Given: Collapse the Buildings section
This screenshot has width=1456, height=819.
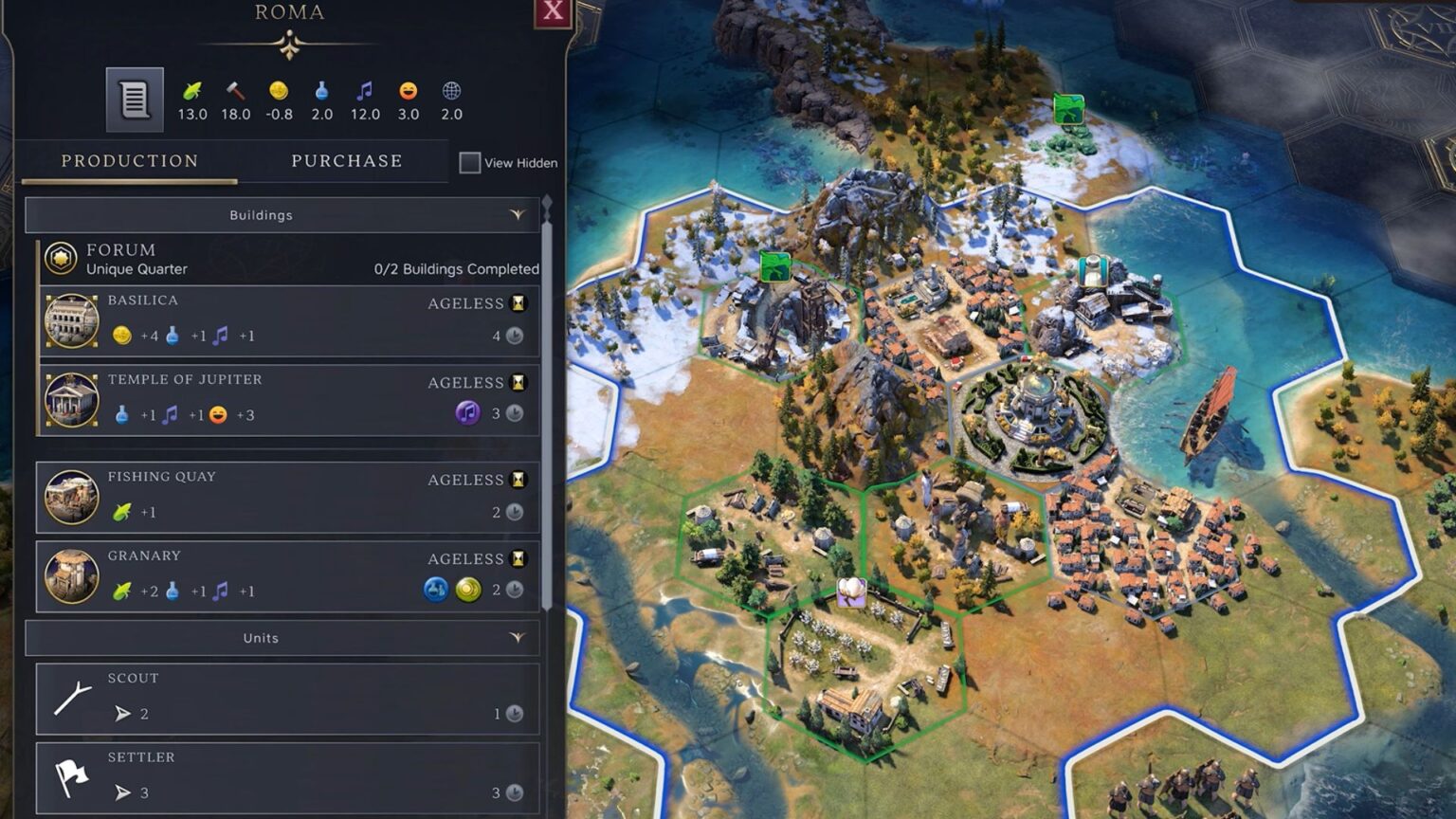Looking at the screenshot, I should pos(517,215).
